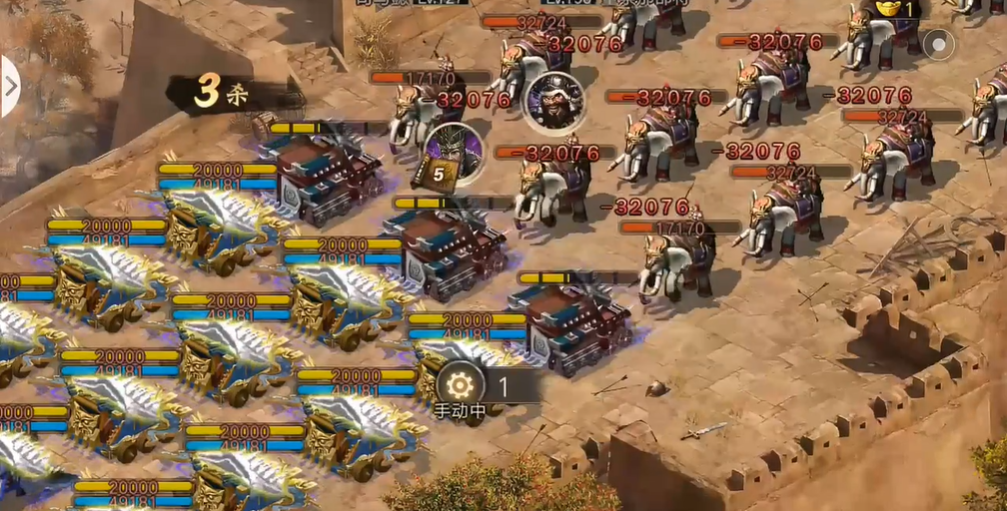
Task: Toggle the 手动中 manual mode gear button
Action: (x=460, y=385)
